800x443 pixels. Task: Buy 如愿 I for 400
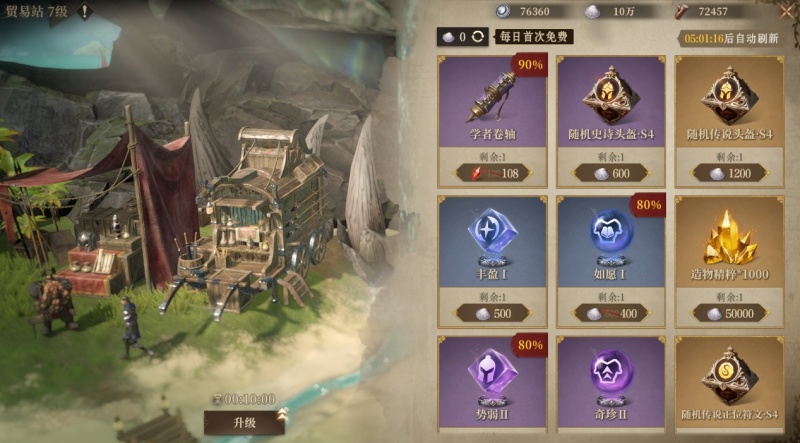pos(610,314)
